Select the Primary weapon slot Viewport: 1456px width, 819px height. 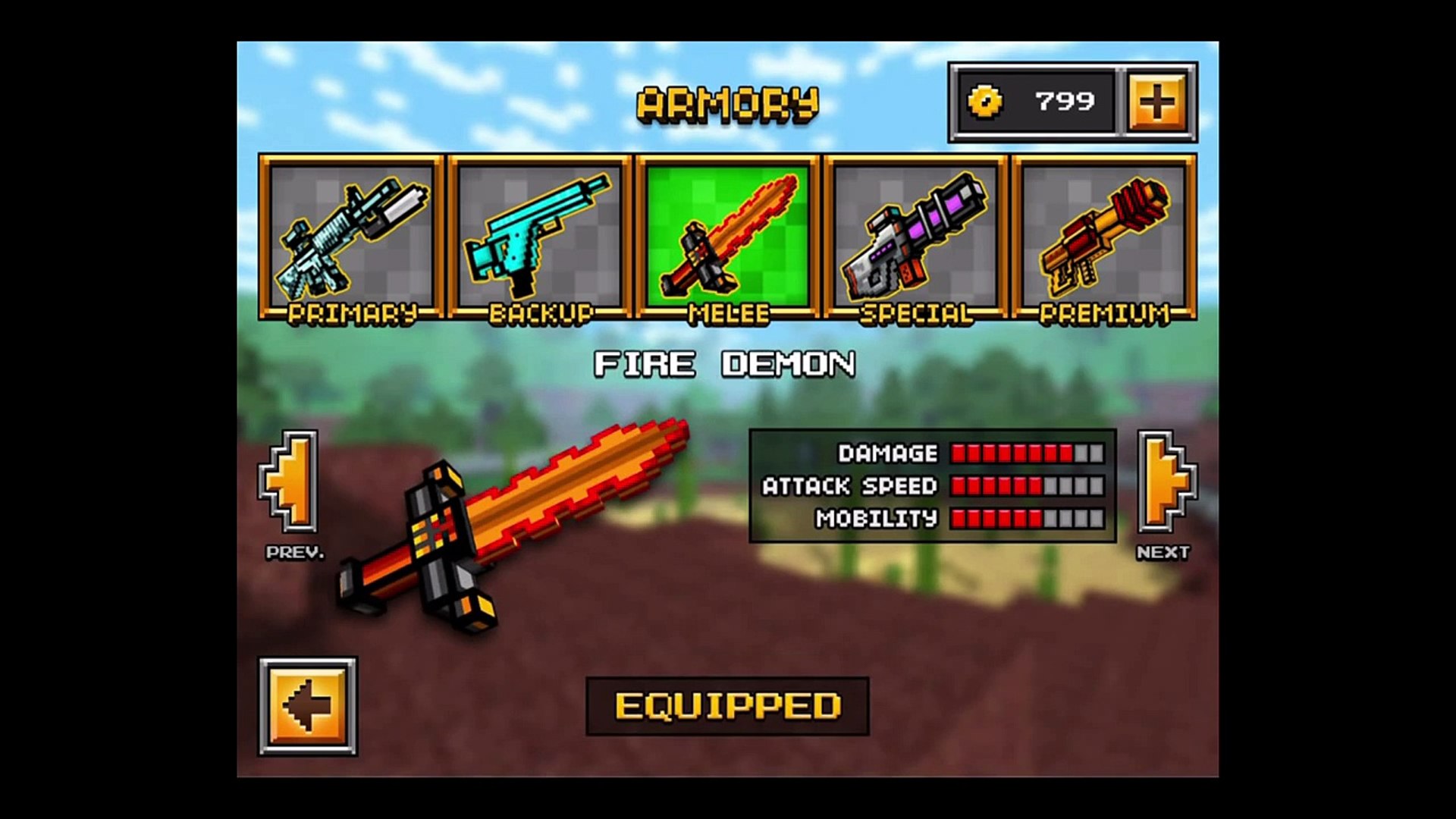click(350, 237)
